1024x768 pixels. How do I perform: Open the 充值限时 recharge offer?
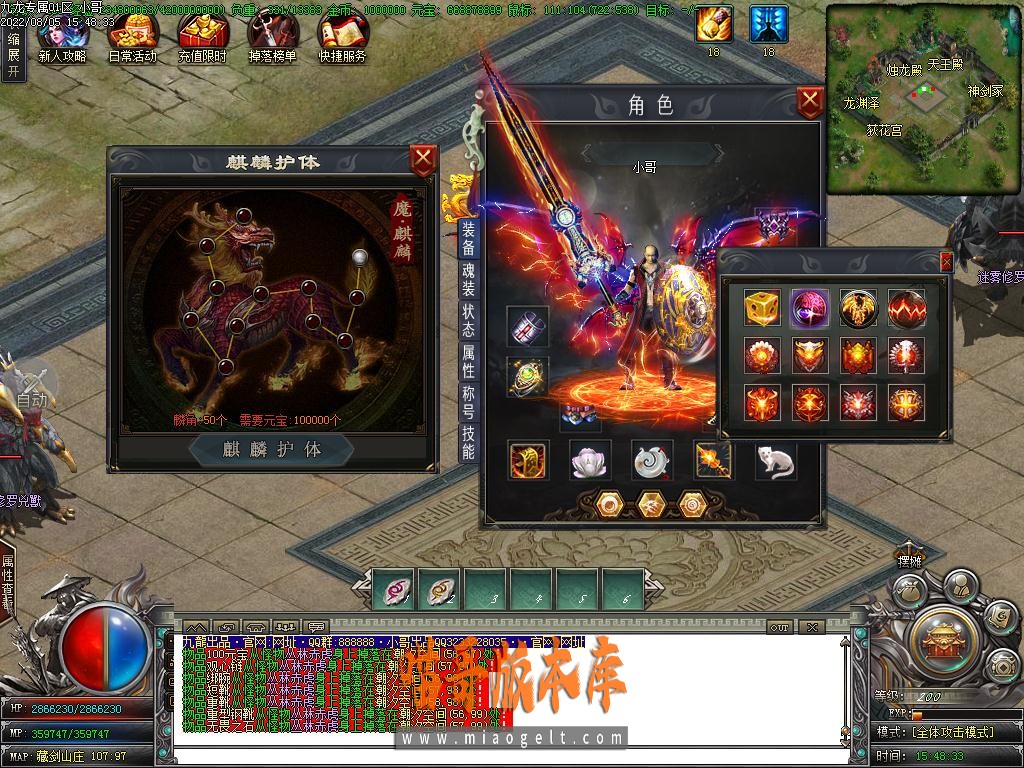coord(202,40)
